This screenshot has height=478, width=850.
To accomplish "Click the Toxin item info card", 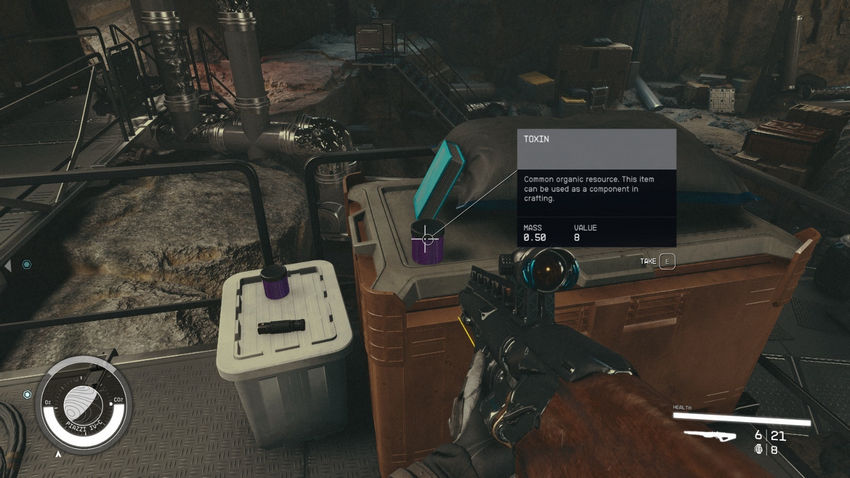I will 596,189.
